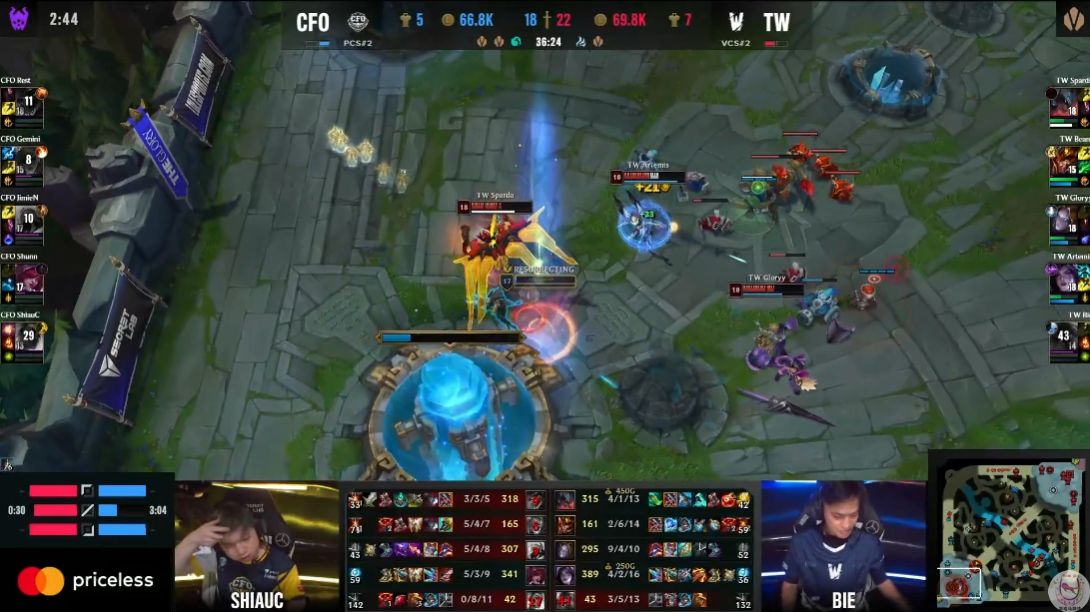Click the SHIAUC player webcam
Viewport: 1090px width, 612px height.
[257, 540]
